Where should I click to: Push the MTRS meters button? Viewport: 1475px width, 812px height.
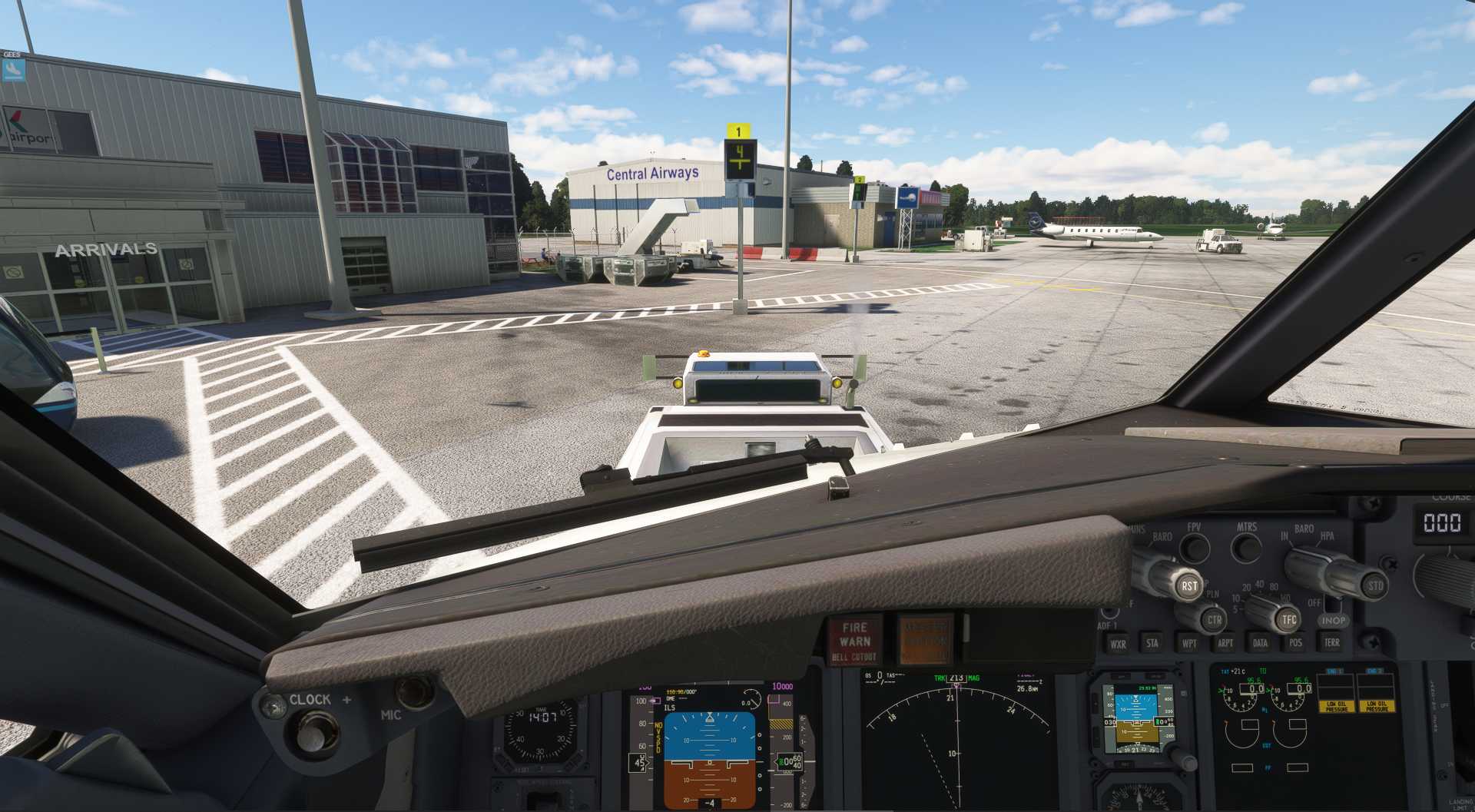click(x=1245, y=548)
